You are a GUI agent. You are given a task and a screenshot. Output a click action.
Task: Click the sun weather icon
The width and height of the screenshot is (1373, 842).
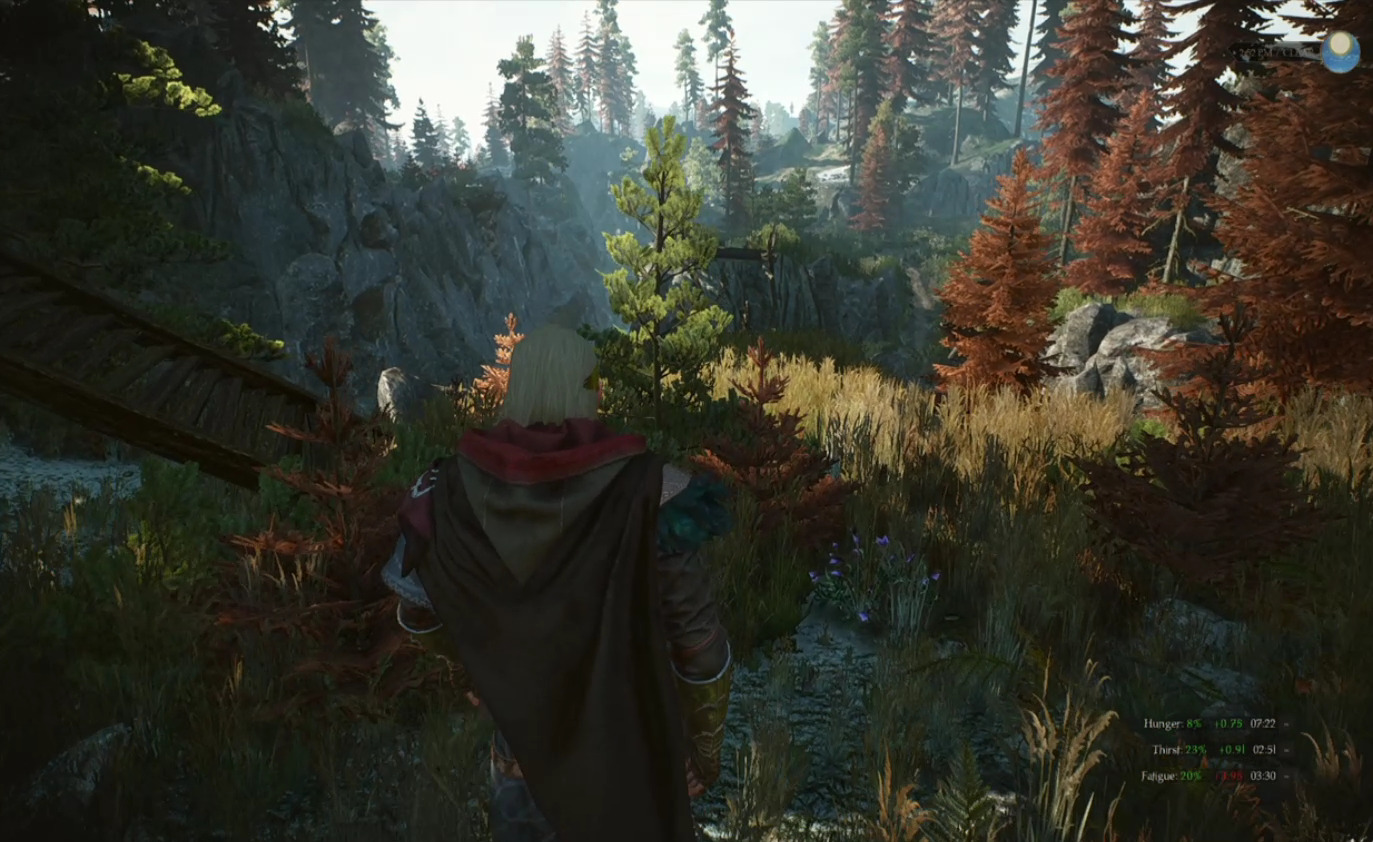click(1340, 51)
